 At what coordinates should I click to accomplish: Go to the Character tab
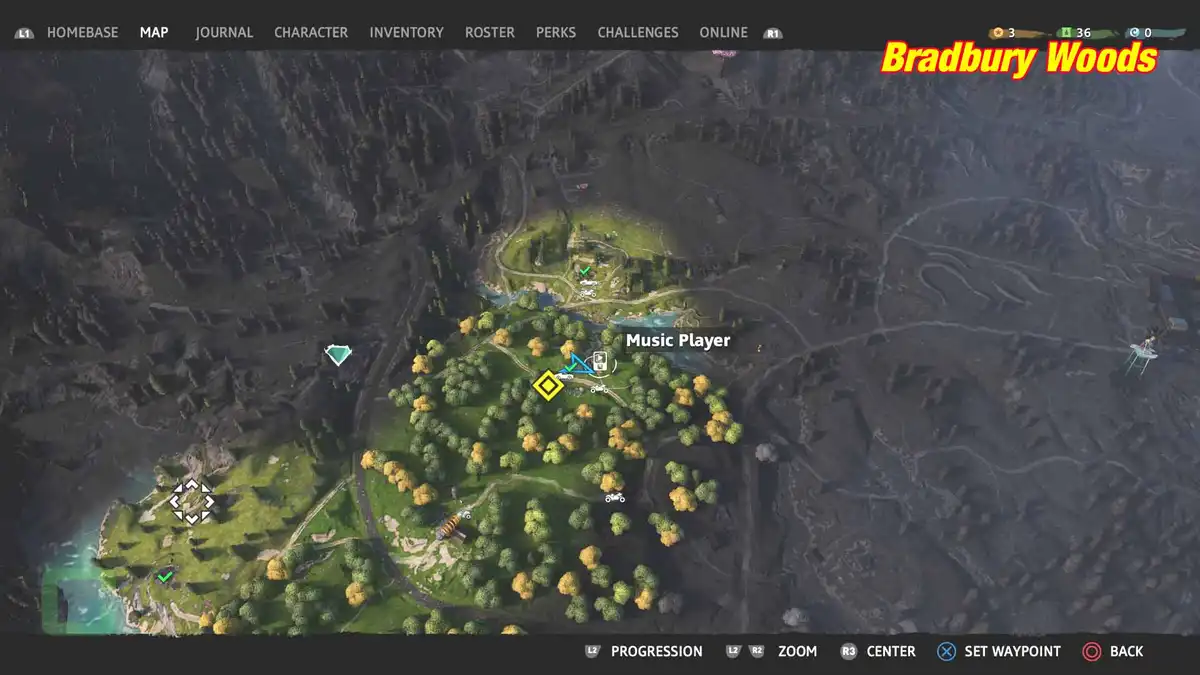[311, 32]
